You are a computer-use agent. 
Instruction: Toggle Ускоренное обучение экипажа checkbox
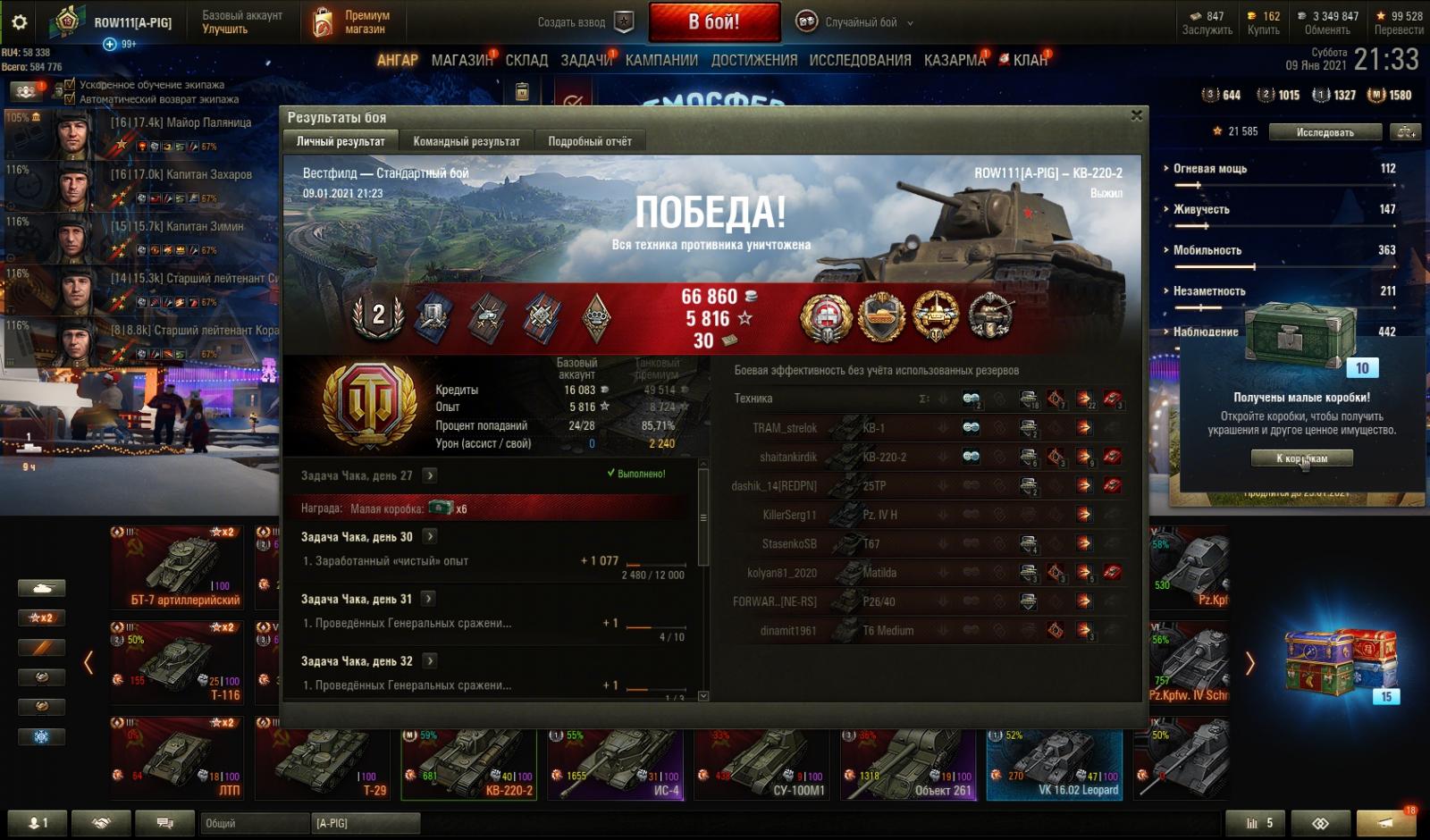71,85
